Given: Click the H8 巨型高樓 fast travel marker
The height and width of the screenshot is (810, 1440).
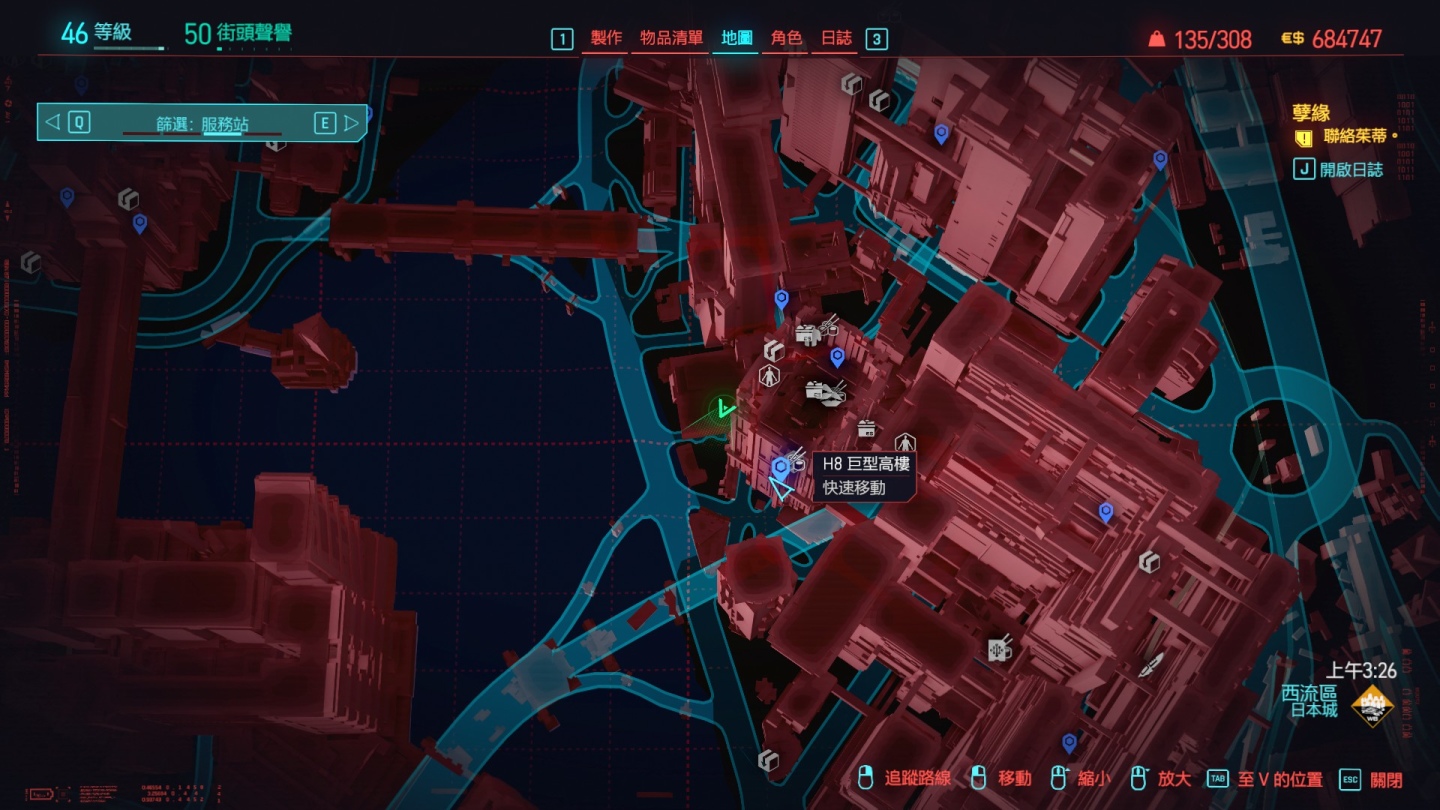Looking at the screenshot, I should tap(780, 466).
